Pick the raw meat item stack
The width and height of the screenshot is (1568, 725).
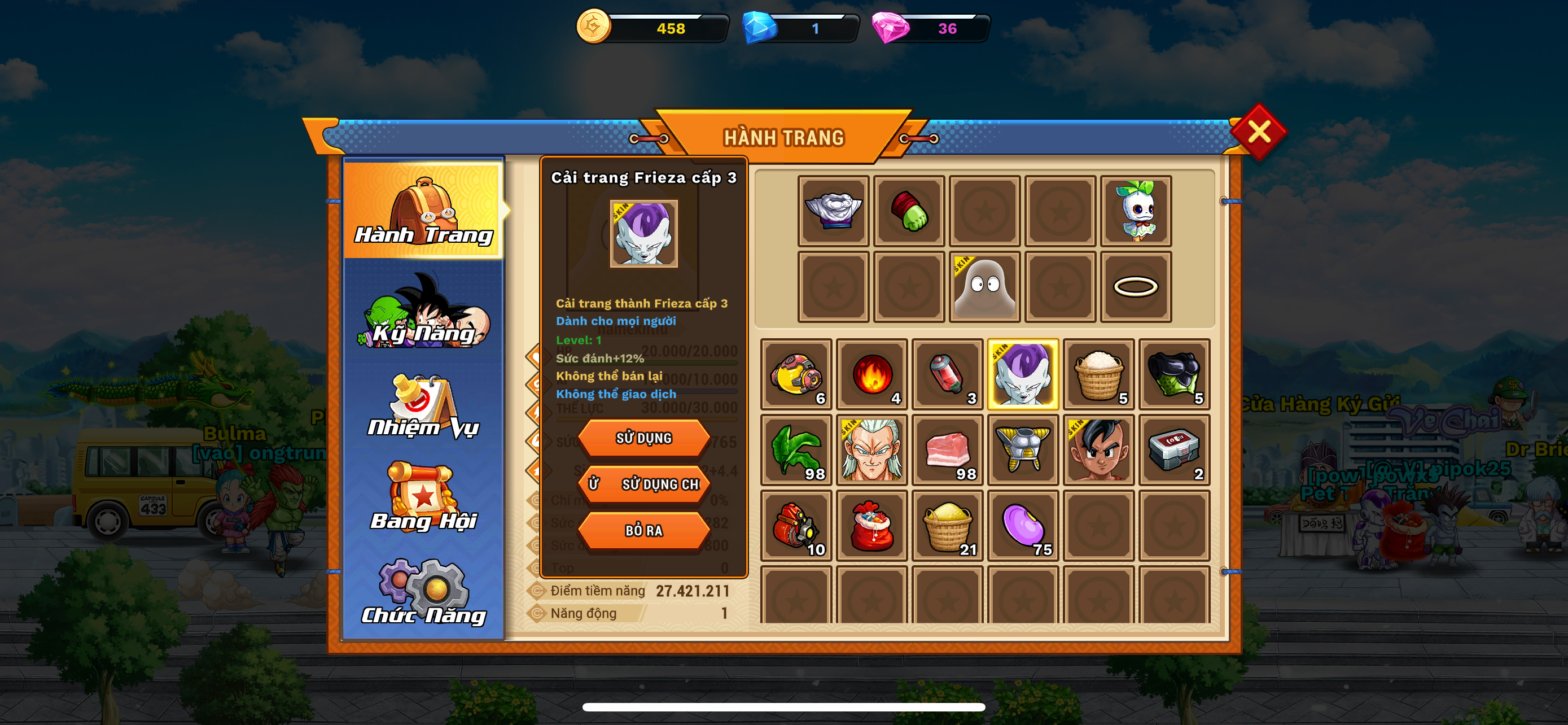coord(947,450)
